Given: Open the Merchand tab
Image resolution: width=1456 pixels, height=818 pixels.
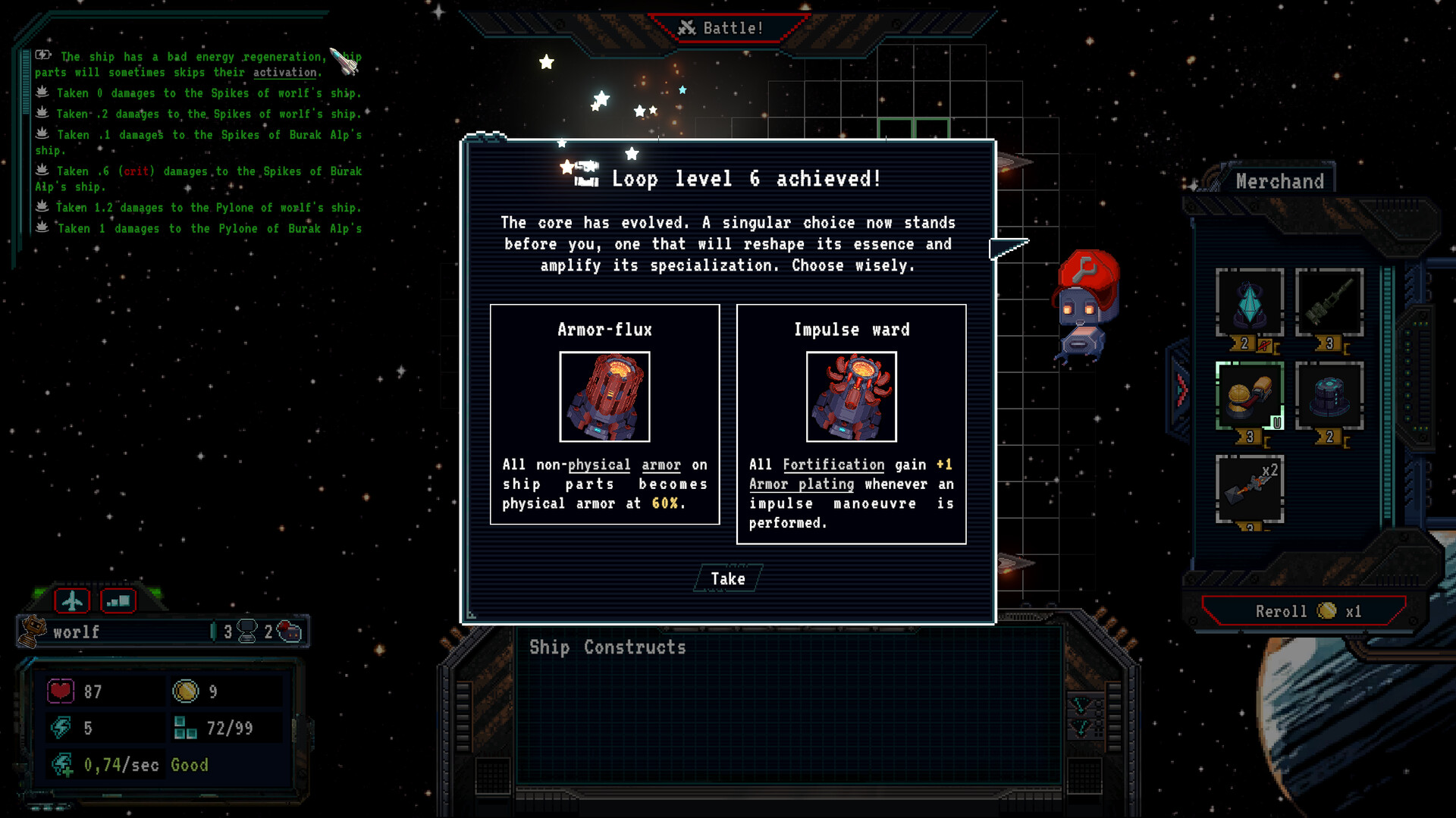Looking at the screenshot, I should [1279, 182].
